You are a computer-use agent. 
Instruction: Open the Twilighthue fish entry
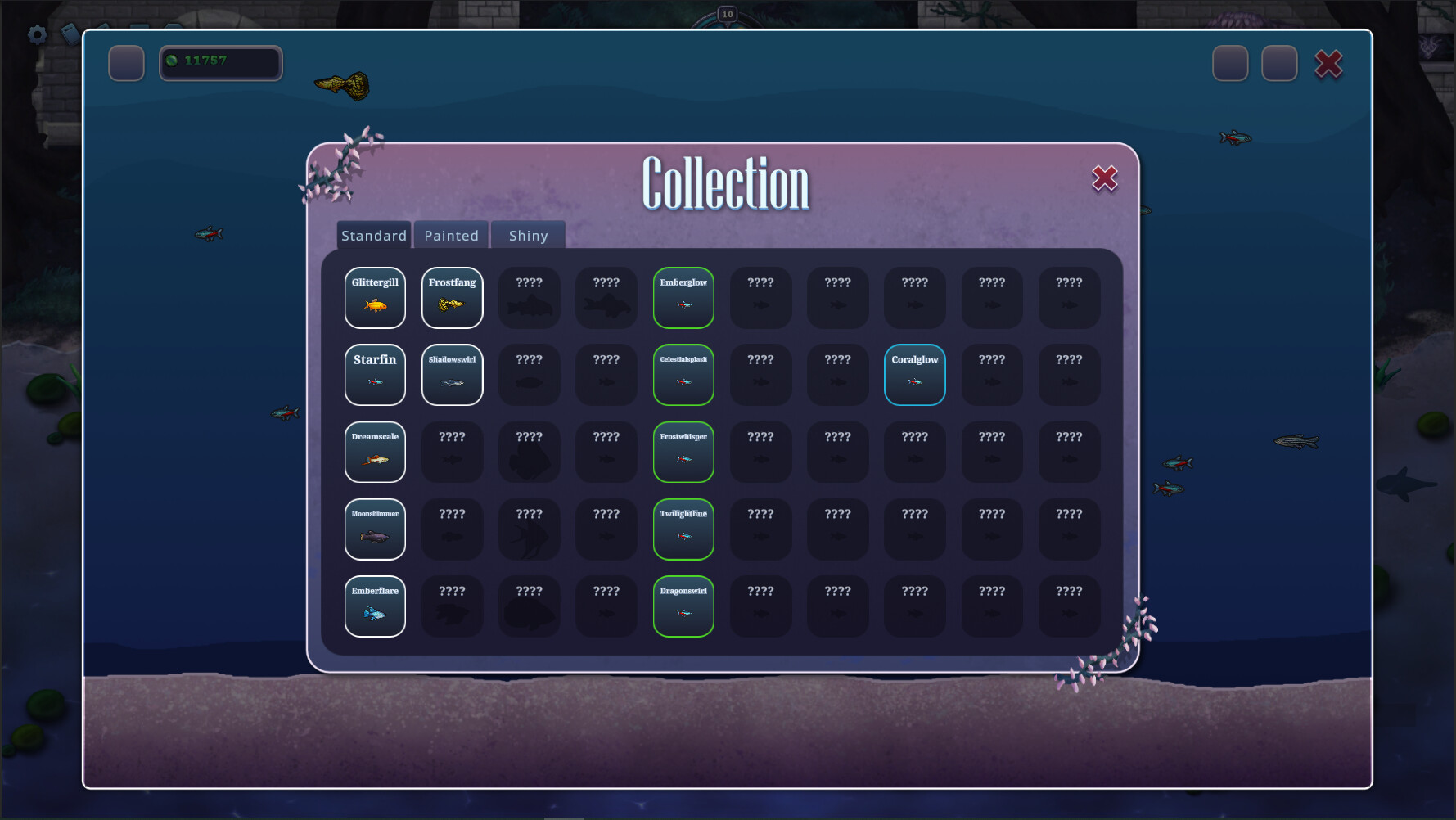click(683, 529)
